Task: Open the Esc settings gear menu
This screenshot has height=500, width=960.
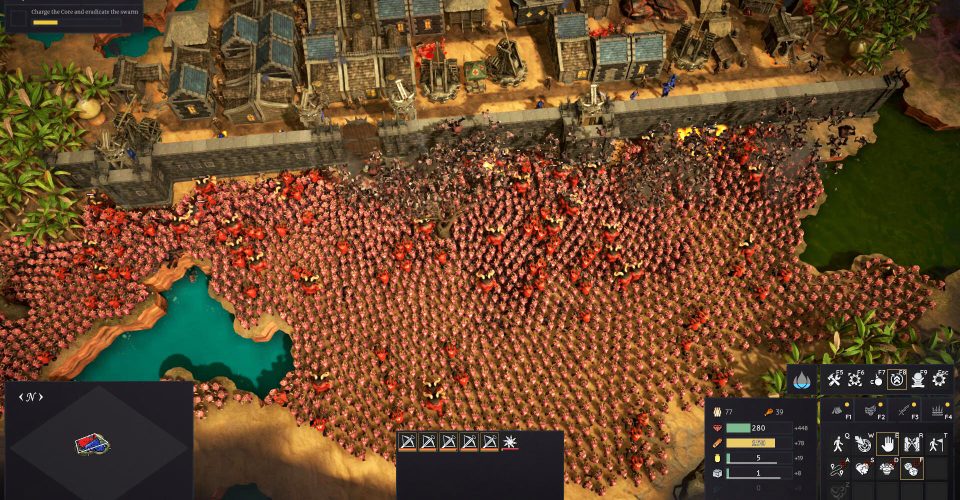Action: click(940, 380)
